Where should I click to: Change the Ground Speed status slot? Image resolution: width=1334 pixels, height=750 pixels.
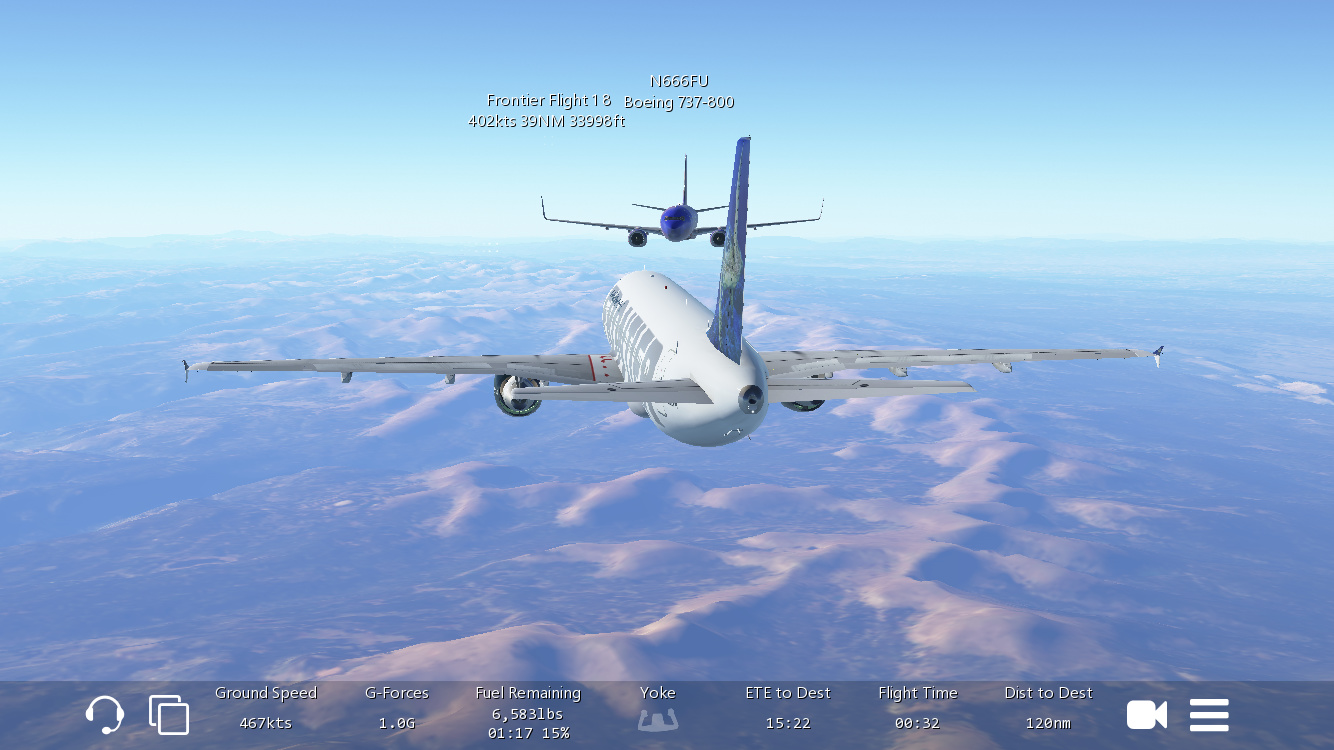coord(266,708)
